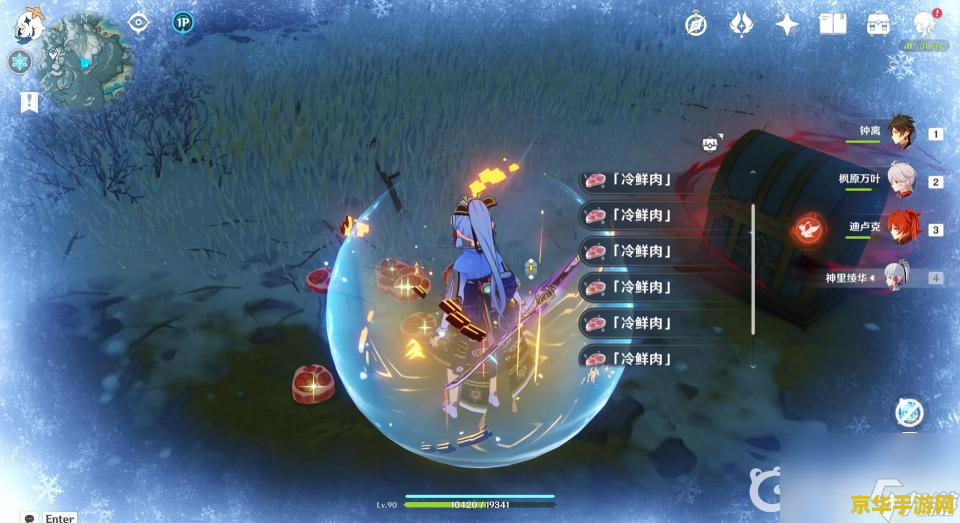Open the compass events icon
960x523 pixels.
coord(696,24)
